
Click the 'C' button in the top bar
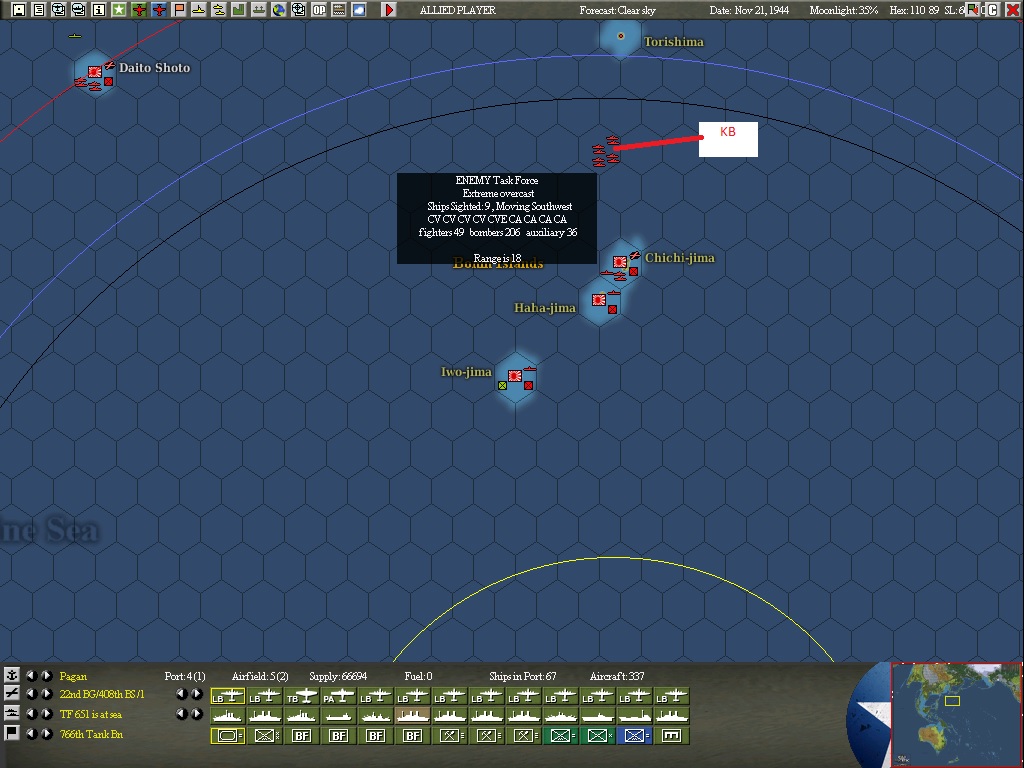tap(993, 10)
